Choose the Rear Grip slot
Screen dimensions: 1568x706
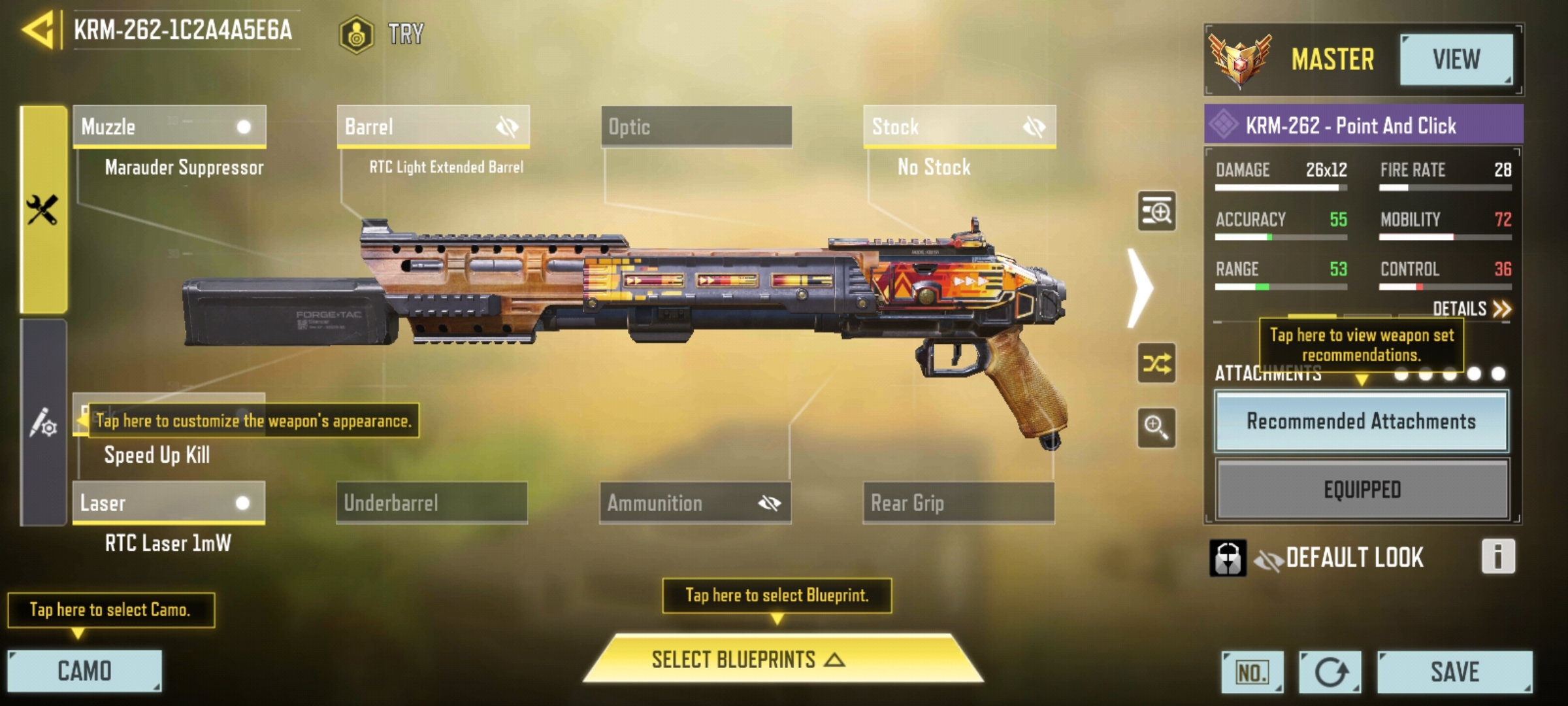coord(958,503)
